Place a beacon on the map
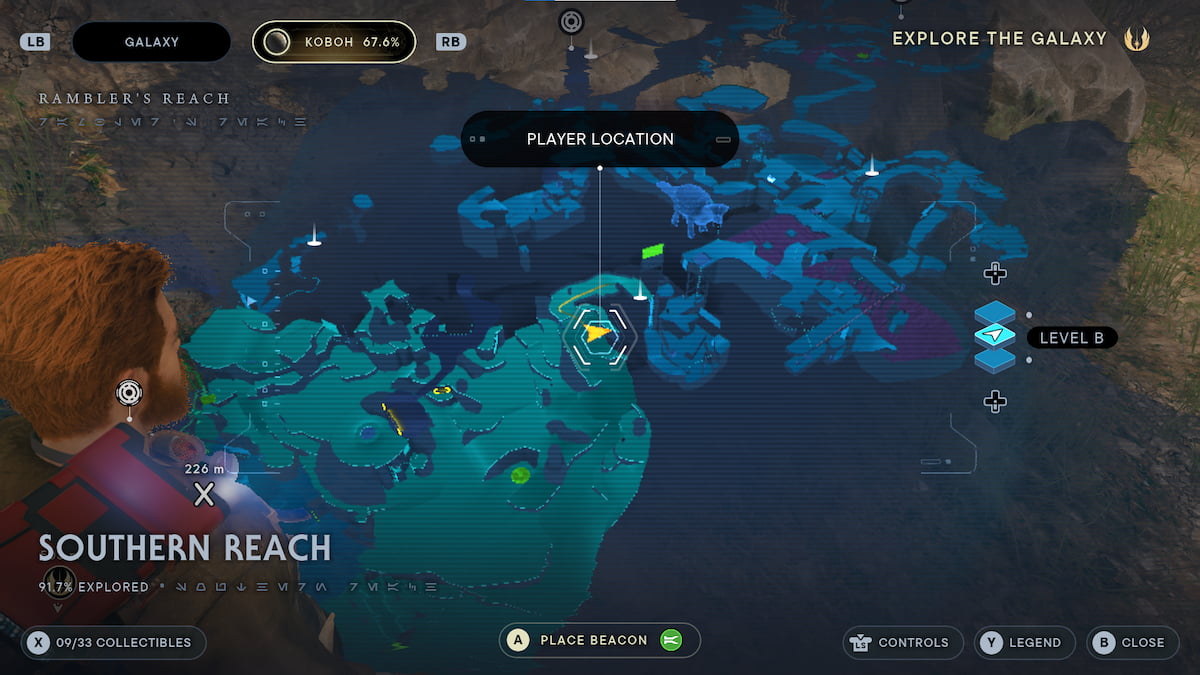The height and width of the screenshot is (675, 1200). pyautogui.click(x=599, y=640)
